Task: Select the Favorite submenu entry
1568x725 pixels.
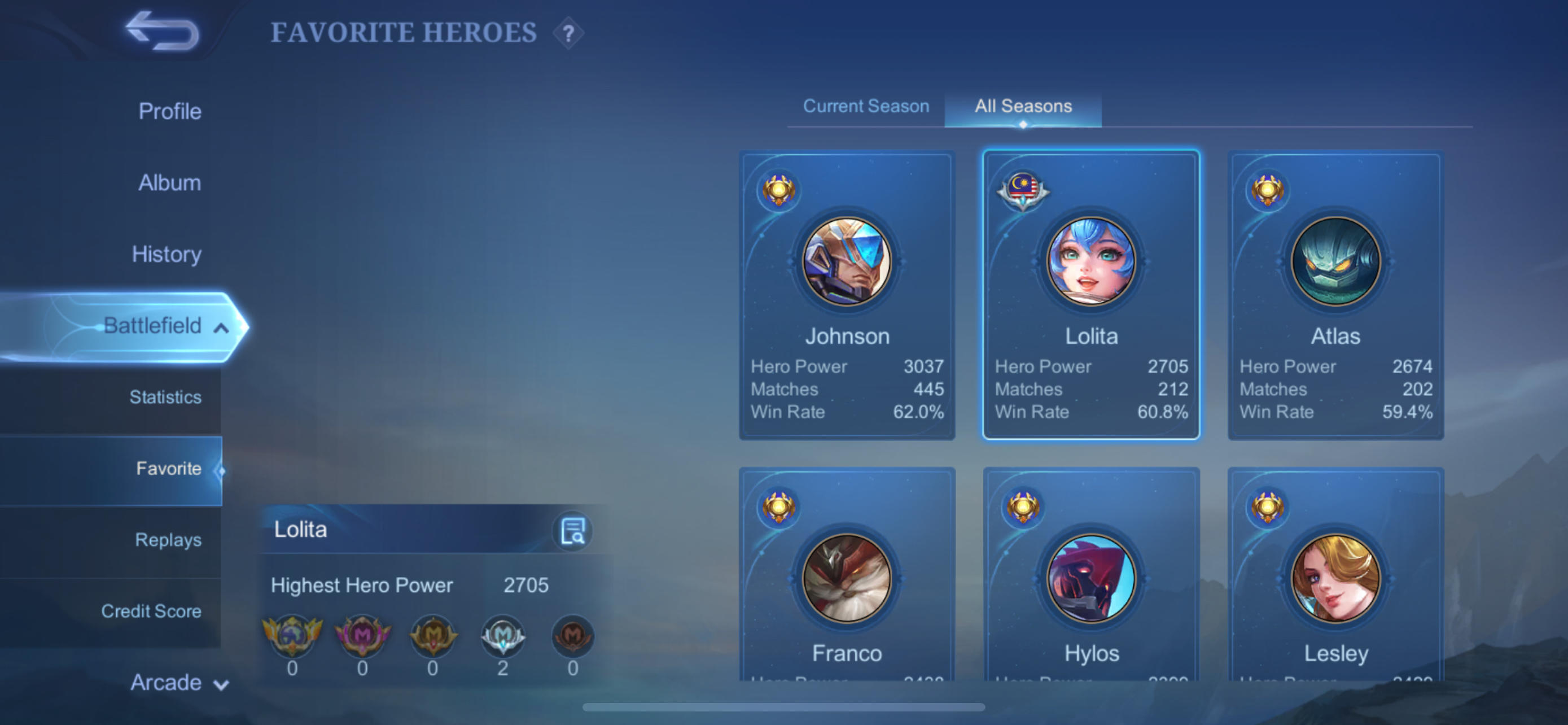Action: [x=169, y=468]
